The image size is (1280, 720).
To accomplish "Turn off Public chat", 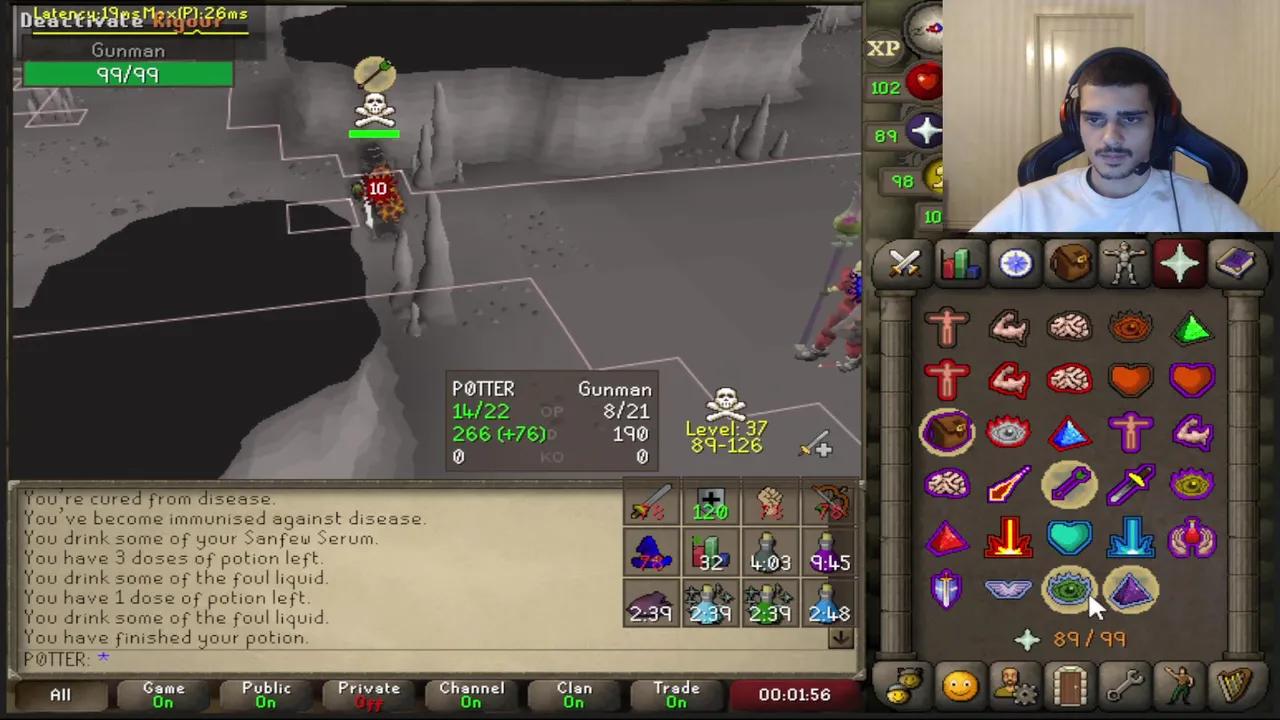I will pyautogui.click(x=265, y=693).
